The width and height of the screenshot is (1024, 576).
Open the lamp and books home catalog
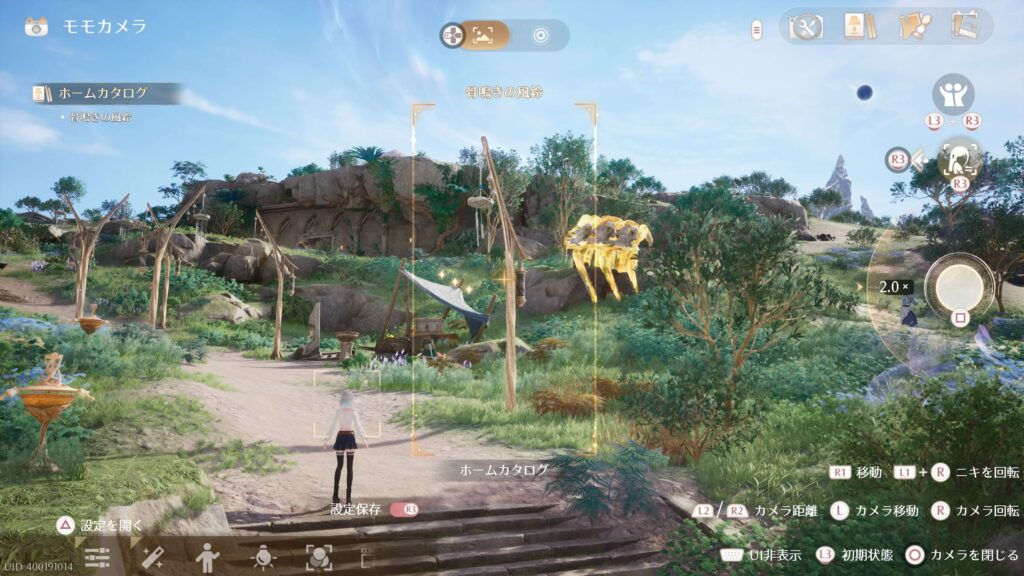click(x=857, y=26)
